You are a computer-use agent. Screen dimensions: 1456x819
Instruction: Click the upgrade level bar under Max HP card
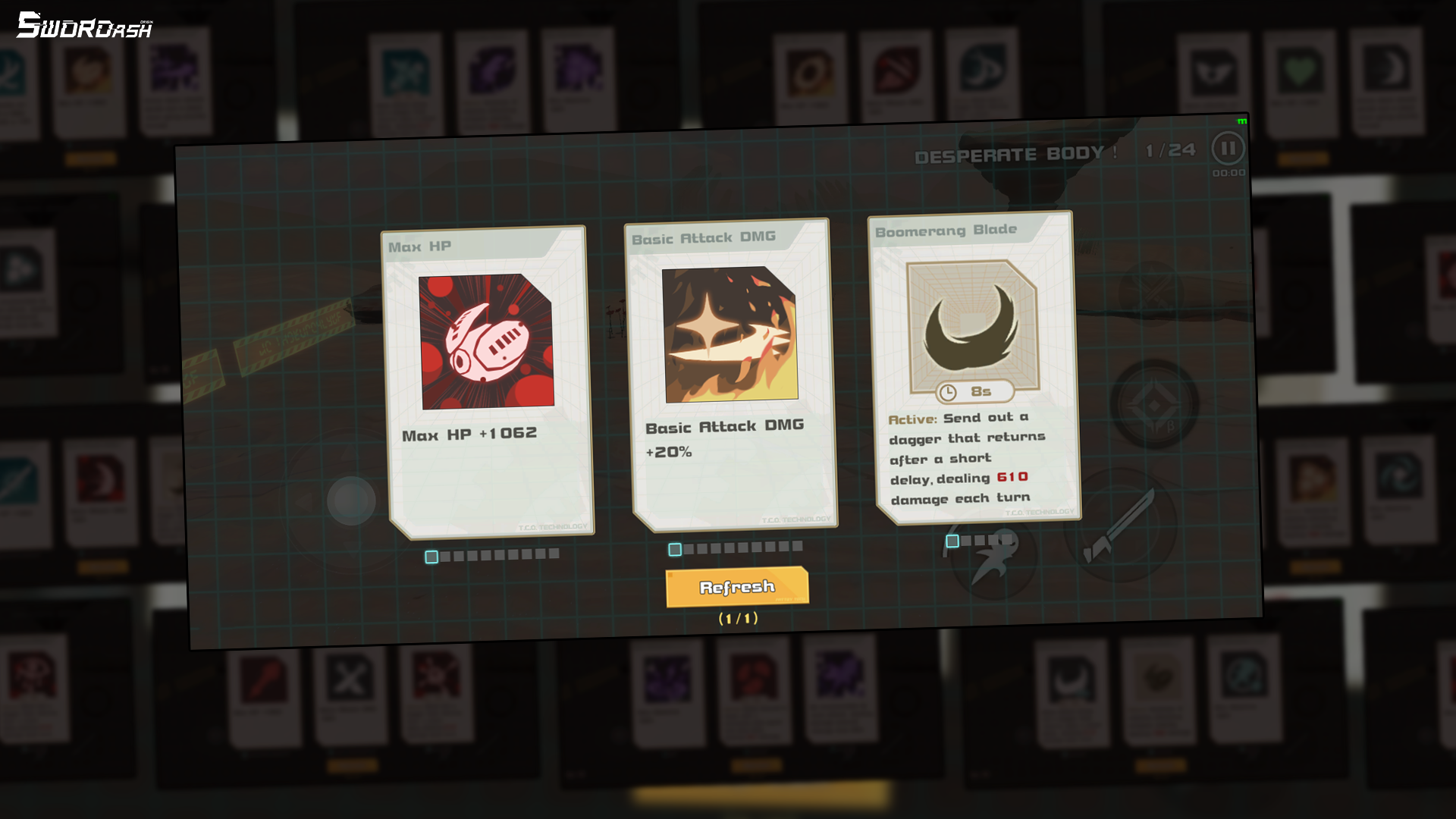point(493,555)
